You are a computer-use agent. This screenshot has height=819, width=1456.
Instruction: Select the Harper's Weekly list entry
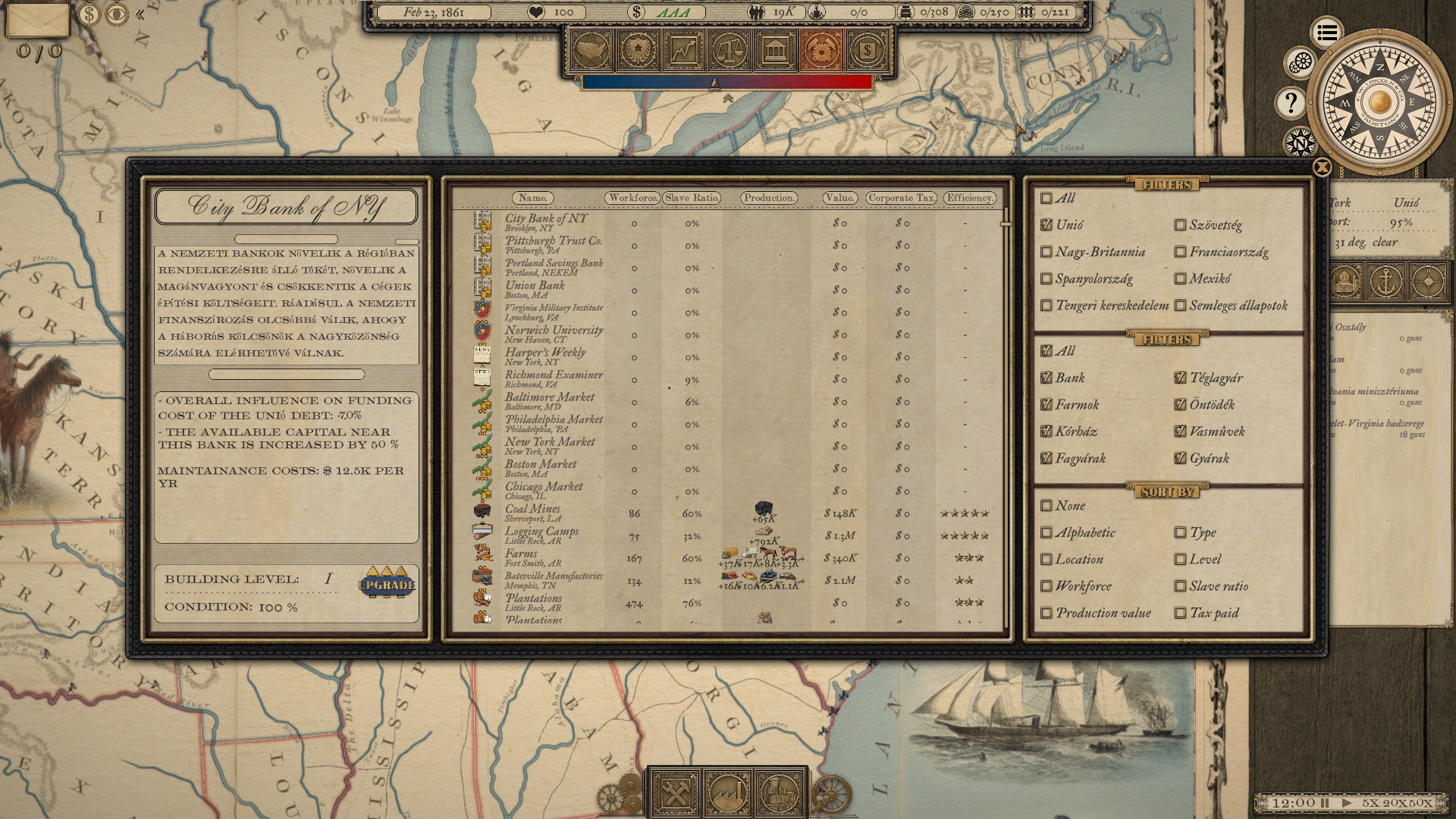pos(545,356)
